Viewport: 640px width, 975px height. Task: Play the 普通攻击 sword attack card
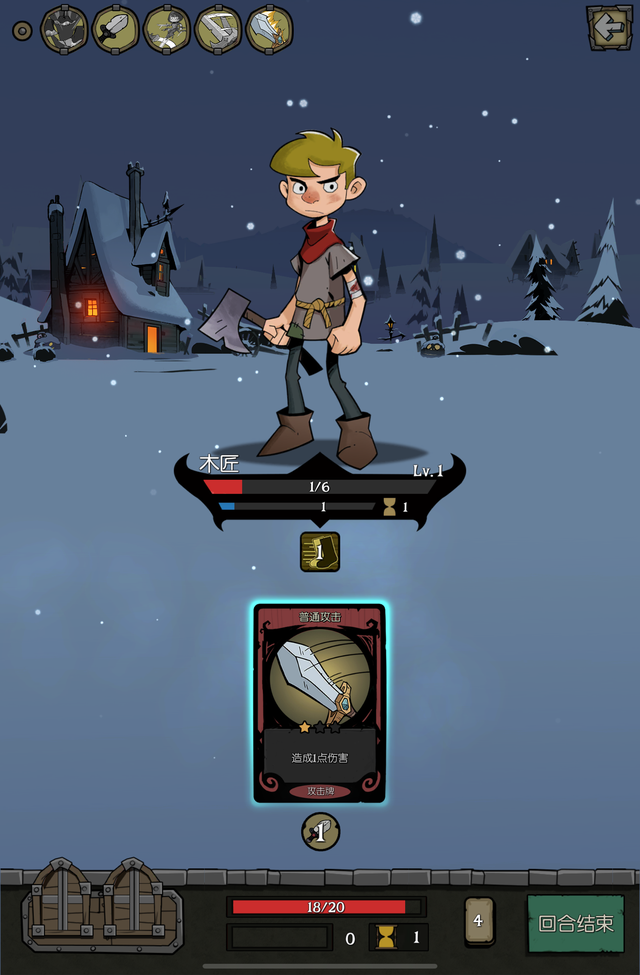tap(320, 702)
